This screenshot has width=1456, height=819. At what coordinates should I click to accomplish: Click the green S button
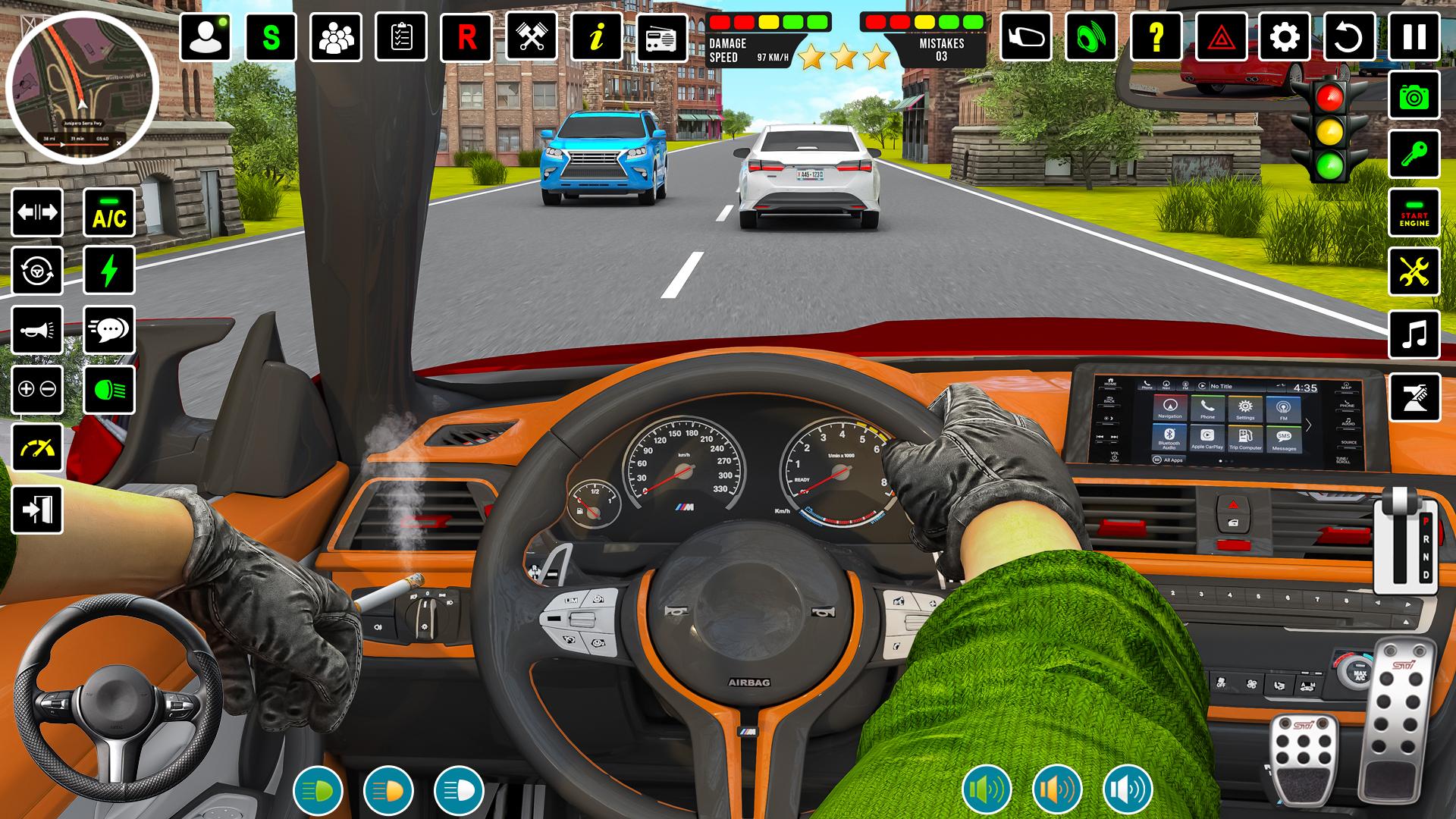271,36
